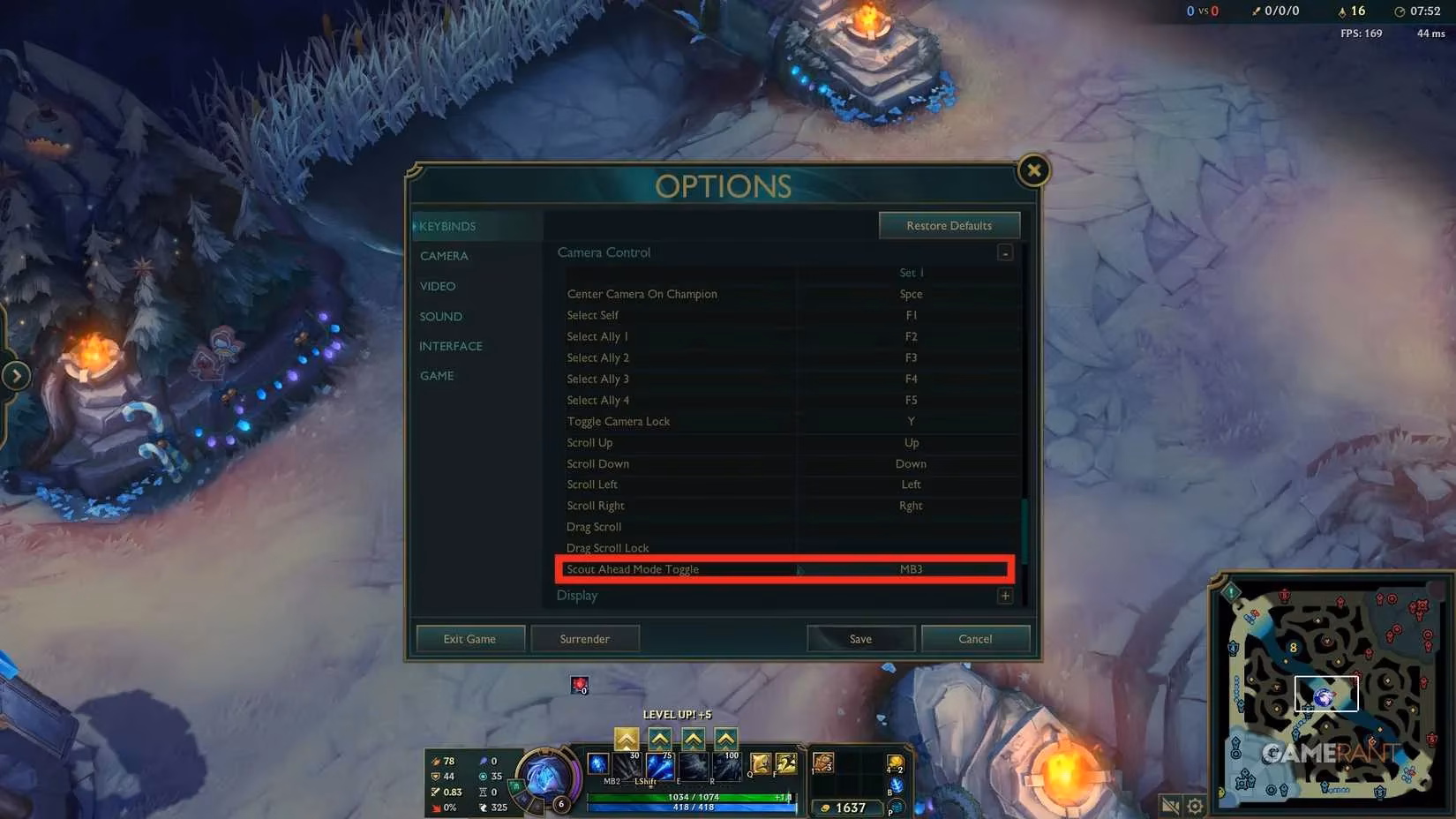Click the minimap settings gear icon

(1196, 806)
